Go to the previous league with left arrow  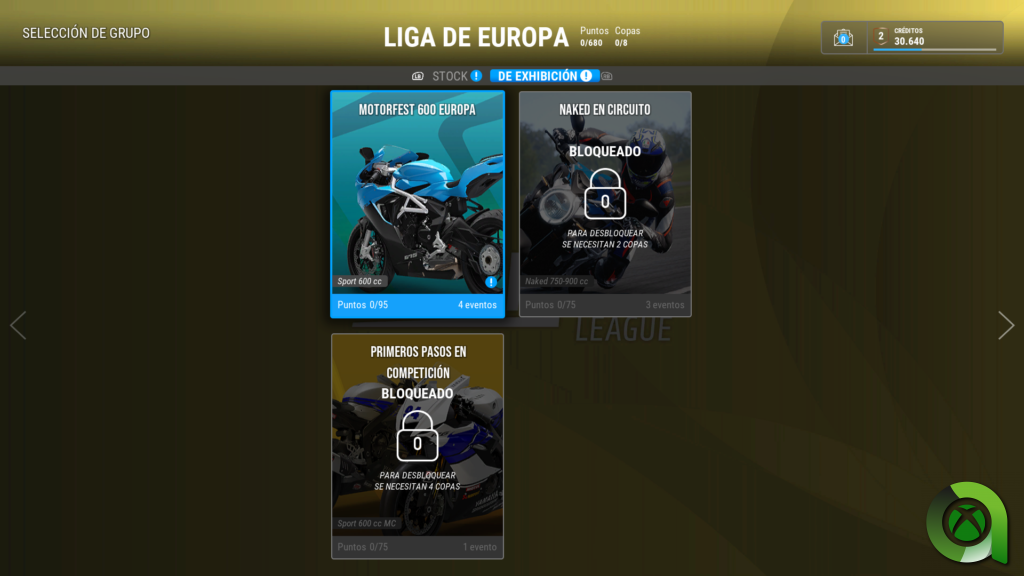(x=18, y=325)
